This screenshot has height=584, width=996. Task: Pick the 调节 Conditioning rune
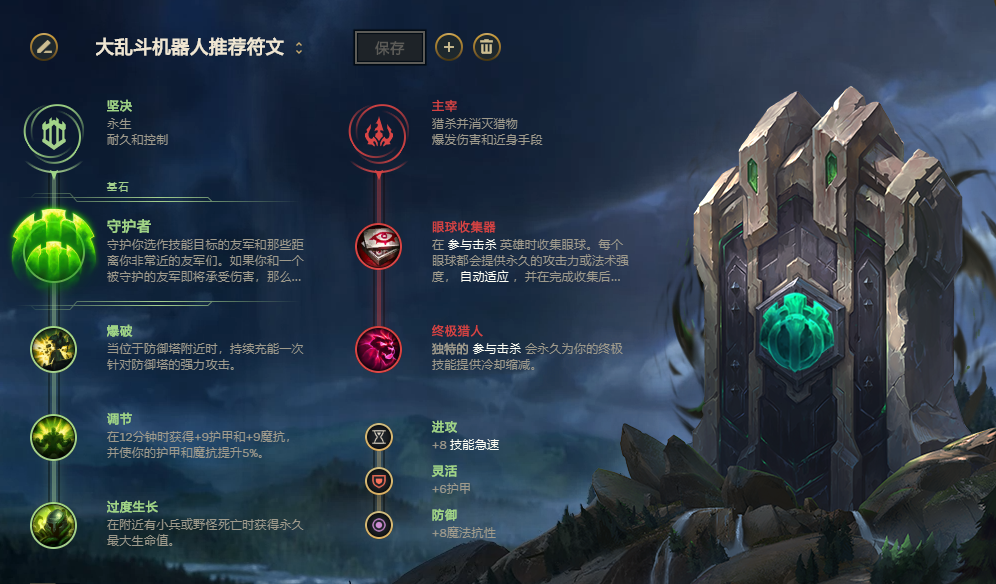[x=53, y=437]
